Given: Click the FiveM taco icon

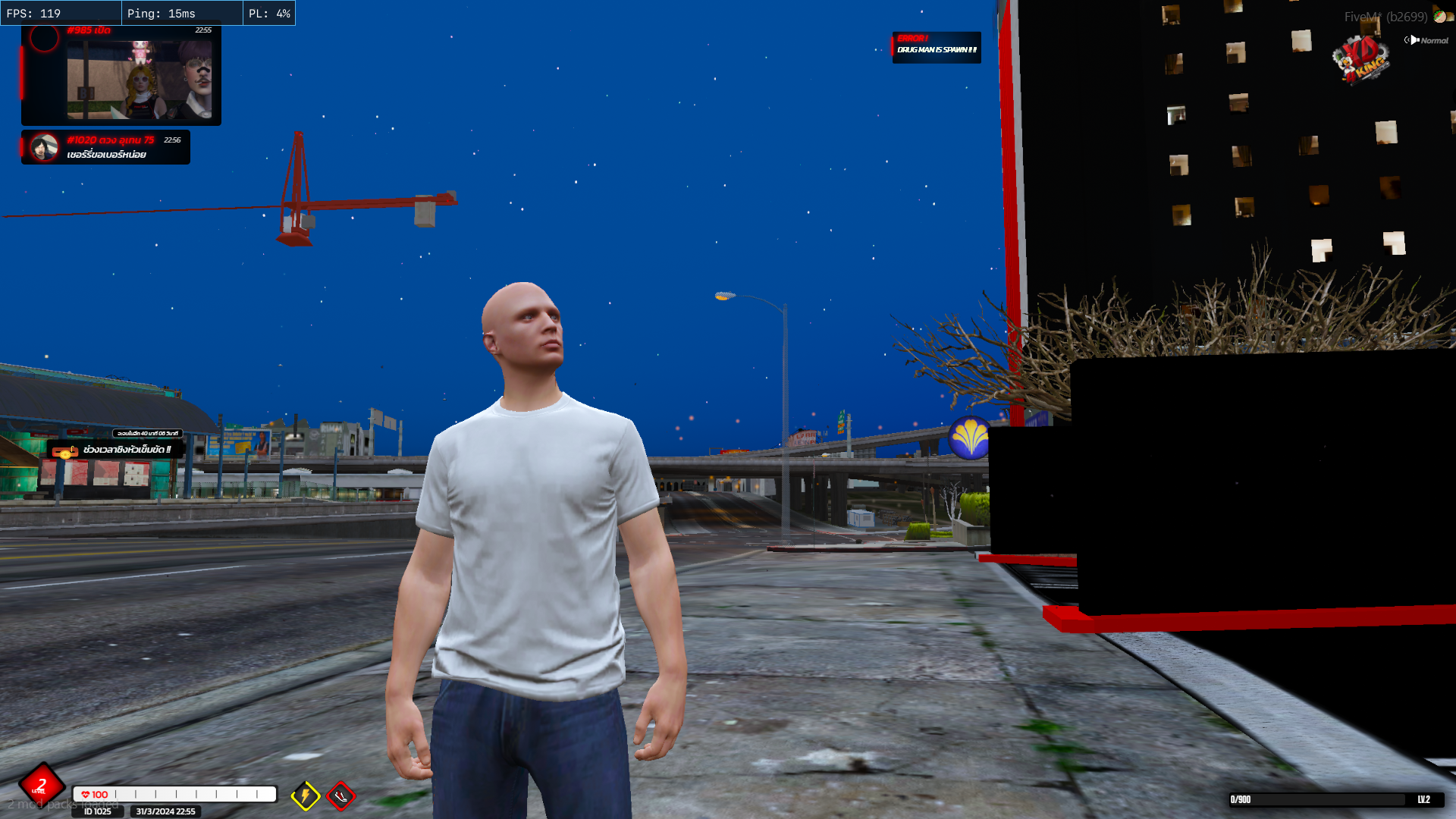Looking at the screenshot, I should (1439, 16).
